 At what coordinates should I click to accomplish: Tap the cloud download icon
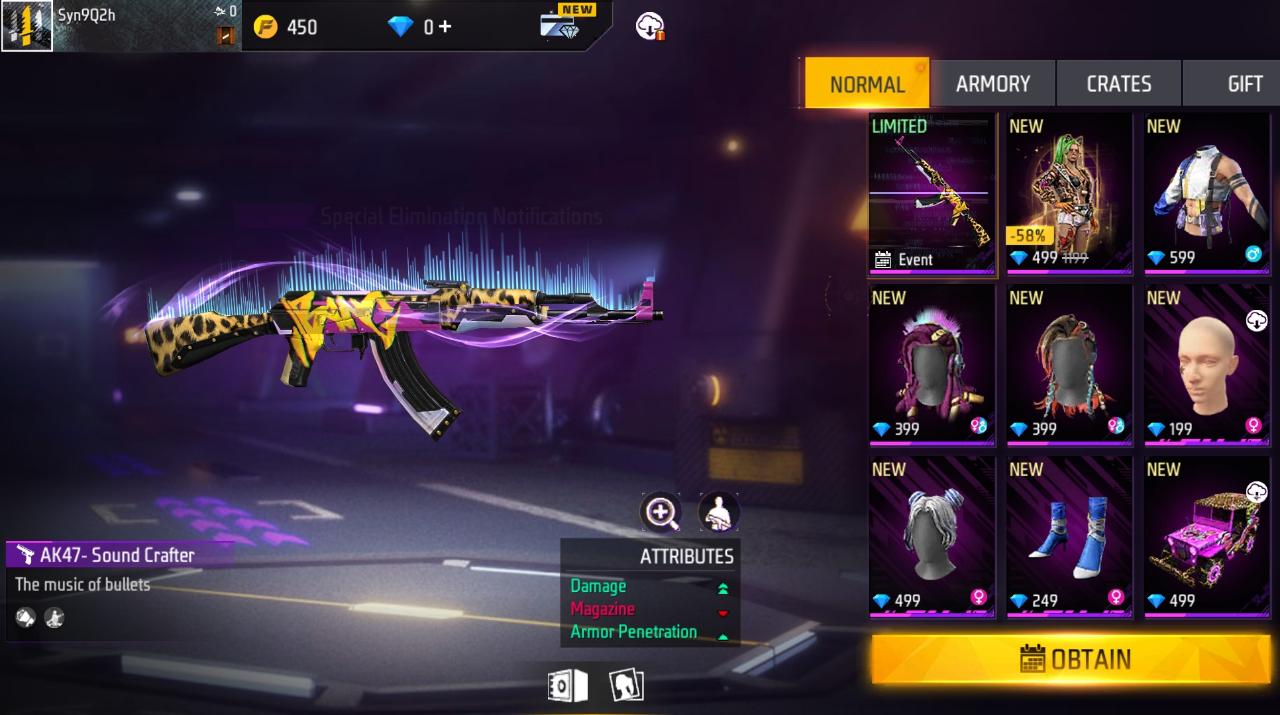click(x=651, y=27)
